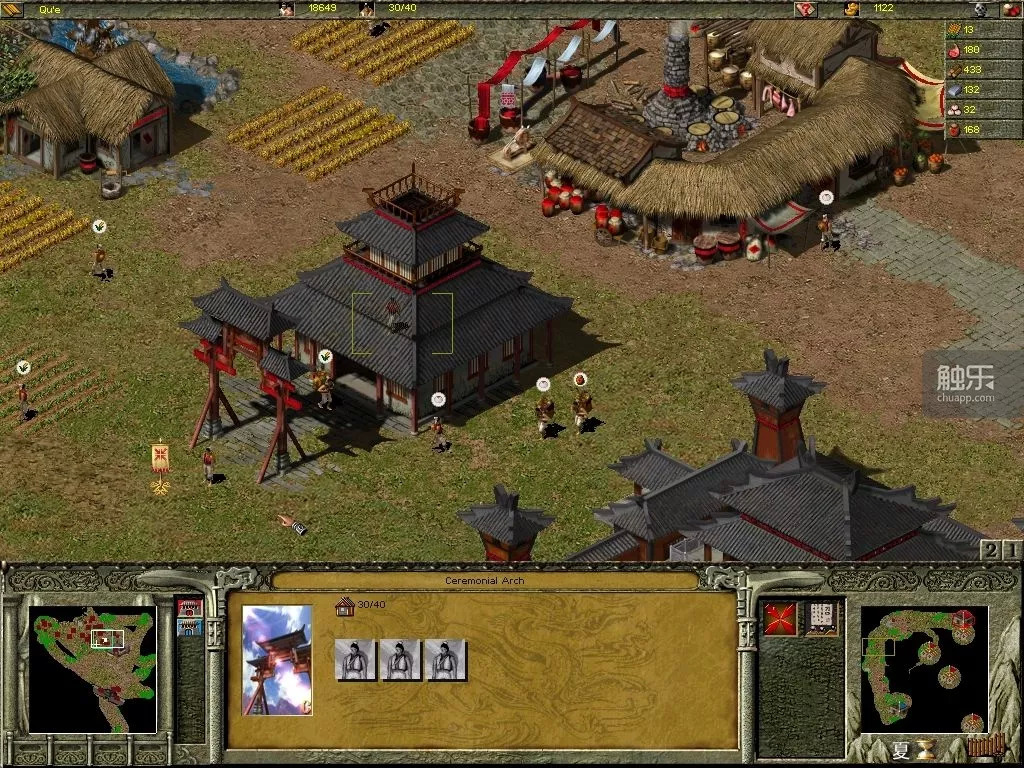The width and height of the screenshot is (1024, 768).
Task: Activate the red crossed-lines command button
Action: (x=780, y=618)
